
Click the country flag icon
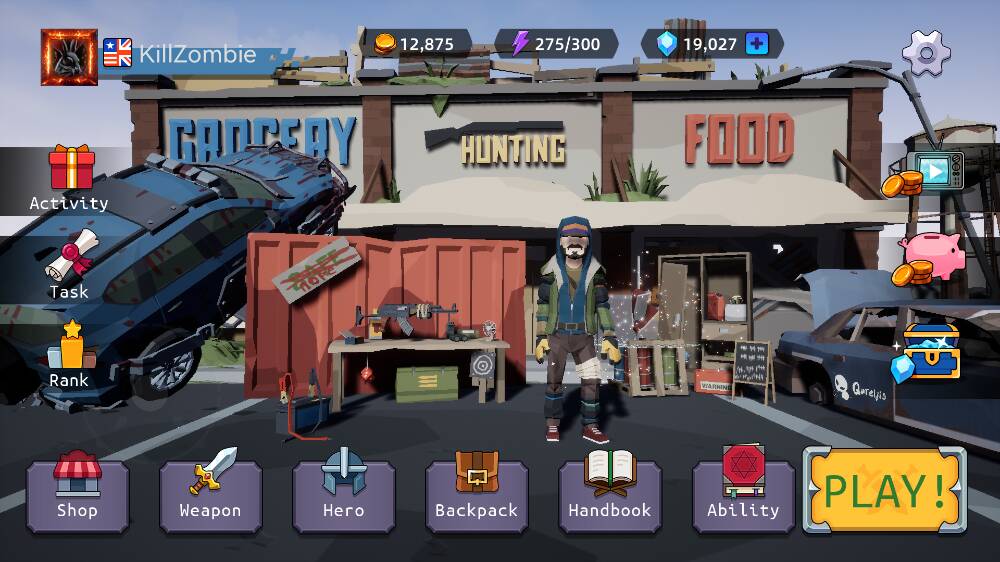point(117,52)
